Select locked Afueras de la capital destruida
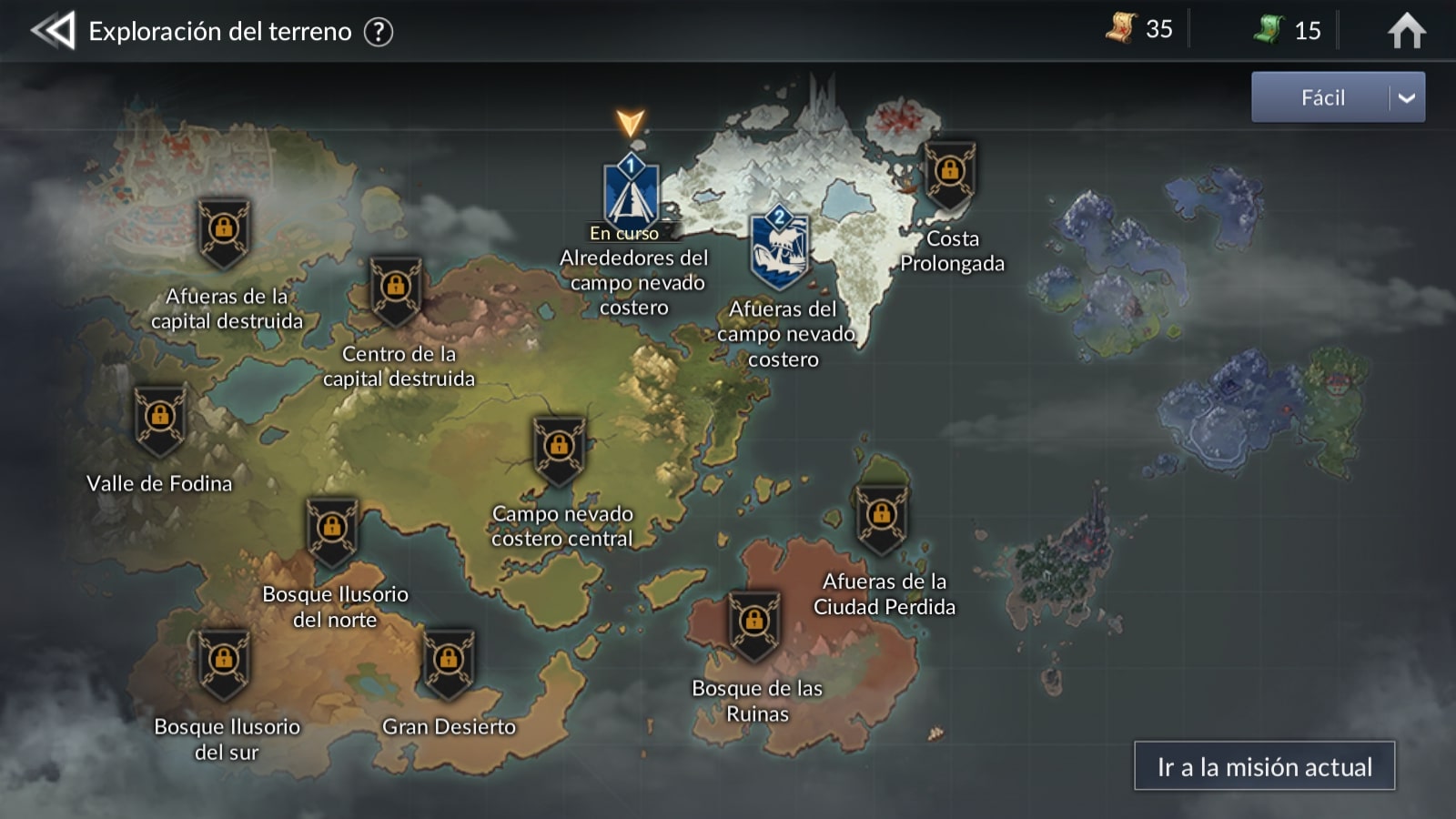Image resolution: width=1456 pixels, height=819 pixels. [224, 232]
